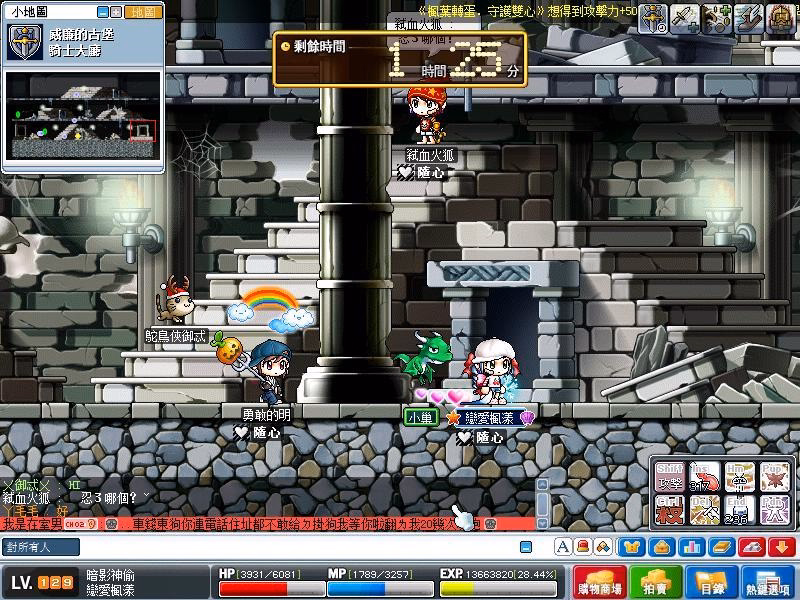Open the inventory bag icon

click(661, 547)
